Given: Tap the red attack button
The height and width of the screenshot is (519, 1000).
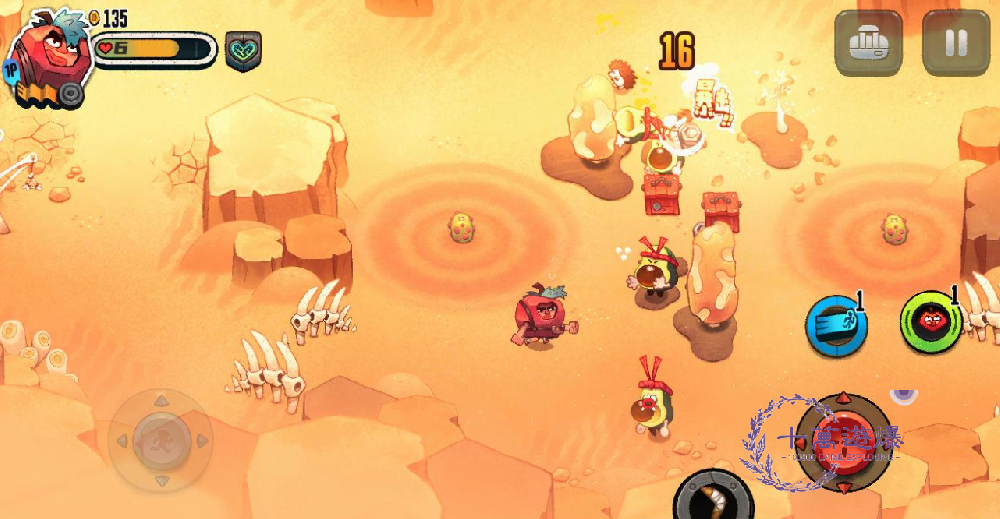Looking at the screenshot, I should tap(843, 440).
